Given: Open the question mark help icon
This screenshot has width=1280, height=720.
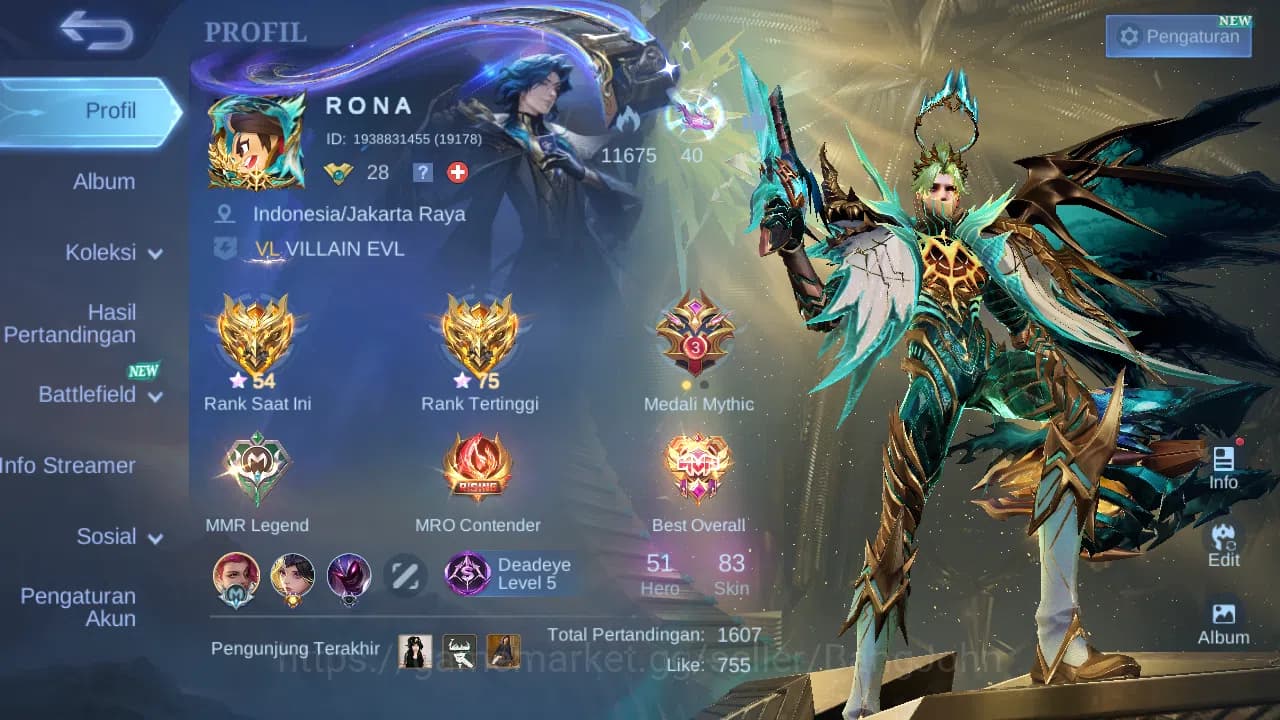Looking at the screenshot, I should tap(422, 172).
